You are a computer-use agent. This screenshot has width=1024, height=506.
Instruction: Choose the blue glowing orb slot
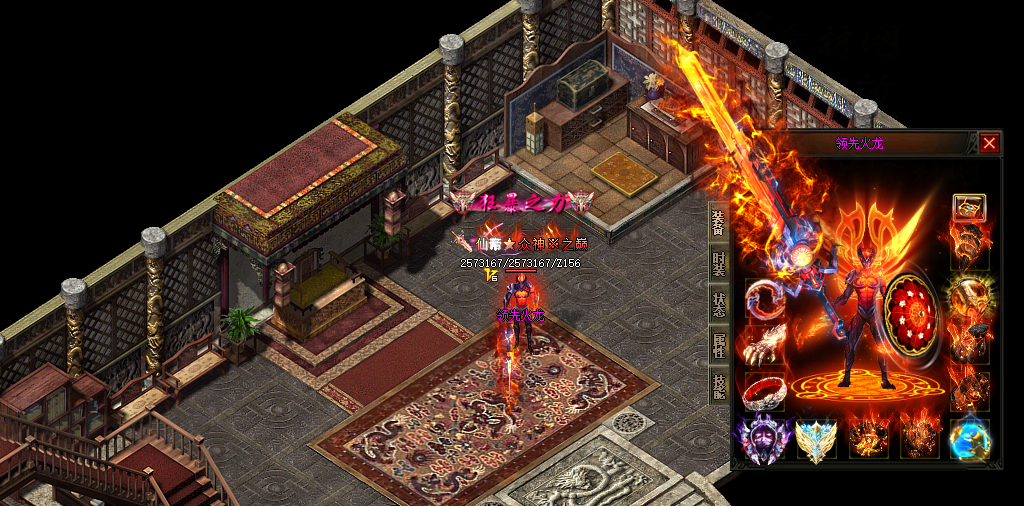click(x=969, y=439)
